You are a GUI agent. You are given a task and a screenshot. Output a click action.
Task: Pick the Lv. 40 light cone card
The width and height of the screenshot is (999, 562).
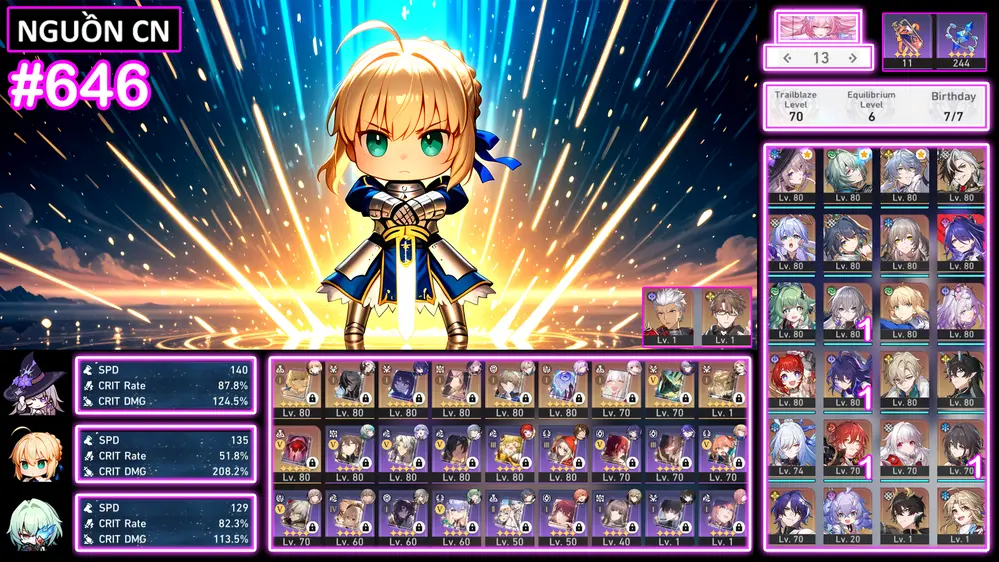coord(617,517)
